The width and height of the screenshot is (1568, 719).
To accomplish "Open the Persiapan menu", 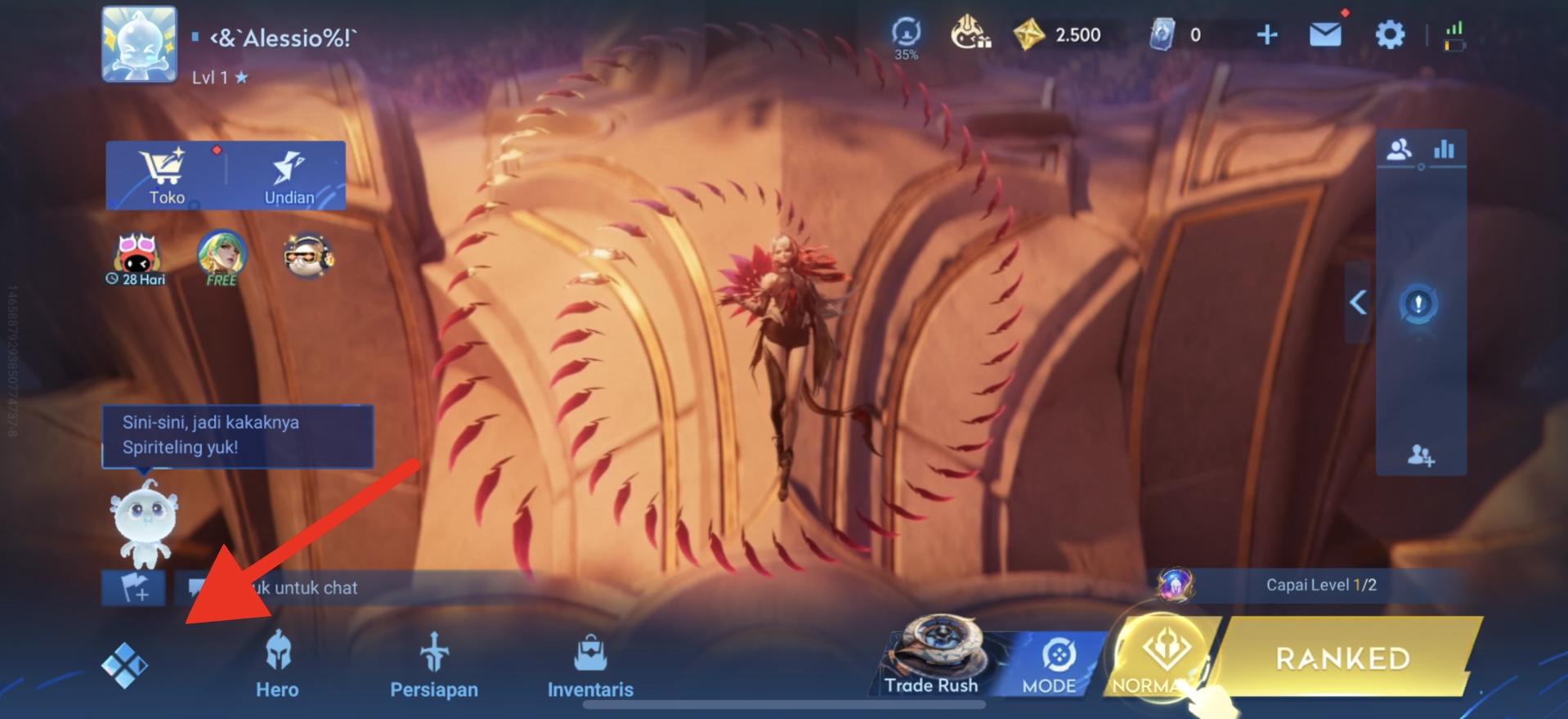I will [x=433, y=664].
